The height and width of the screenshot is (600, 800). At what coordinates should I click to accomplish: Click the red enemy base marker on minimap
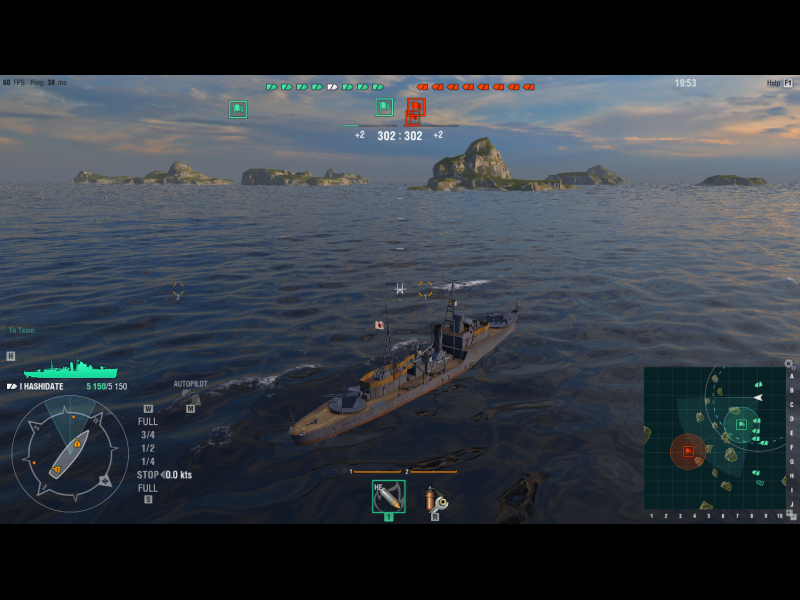point(688,451)
